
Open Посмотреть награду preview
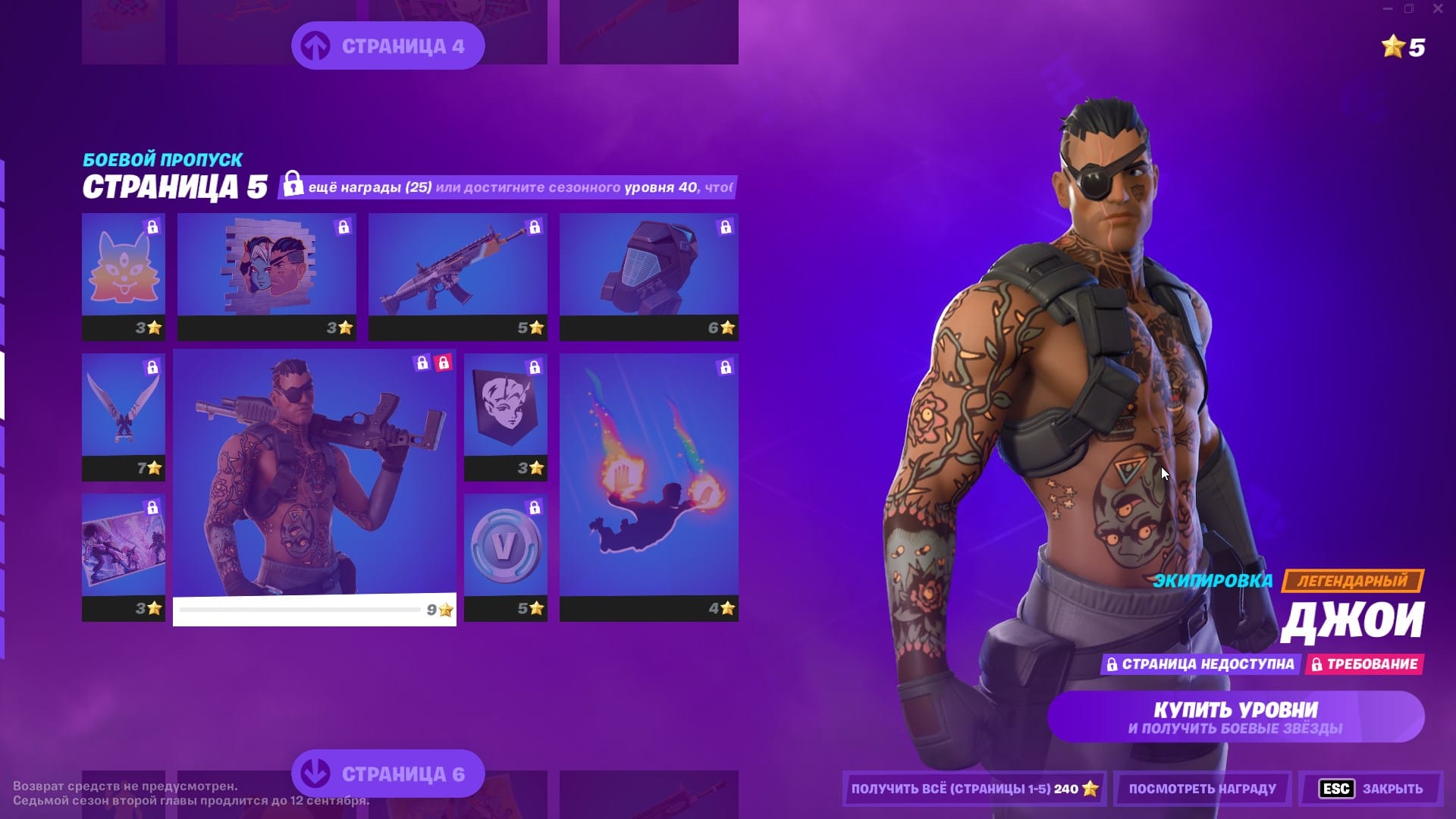tap(1202, 789)
